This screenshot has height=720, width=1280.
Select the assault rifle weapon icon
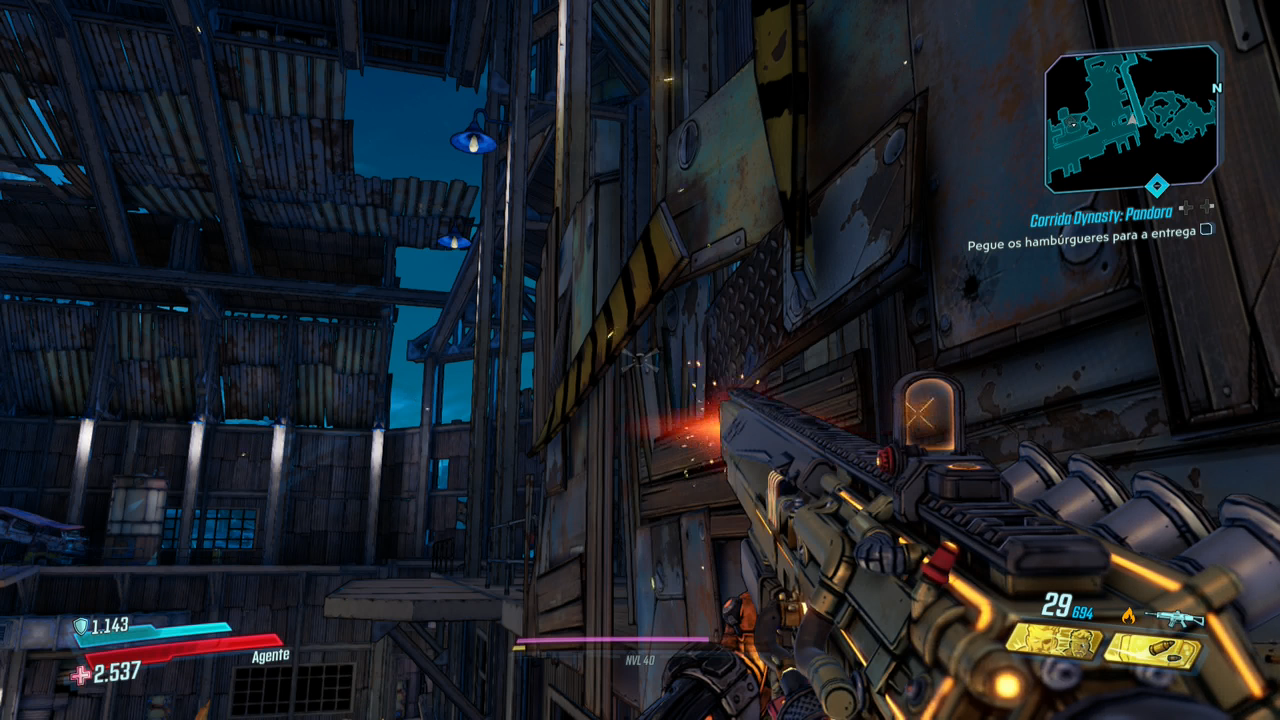click(x=1174, y=618)
